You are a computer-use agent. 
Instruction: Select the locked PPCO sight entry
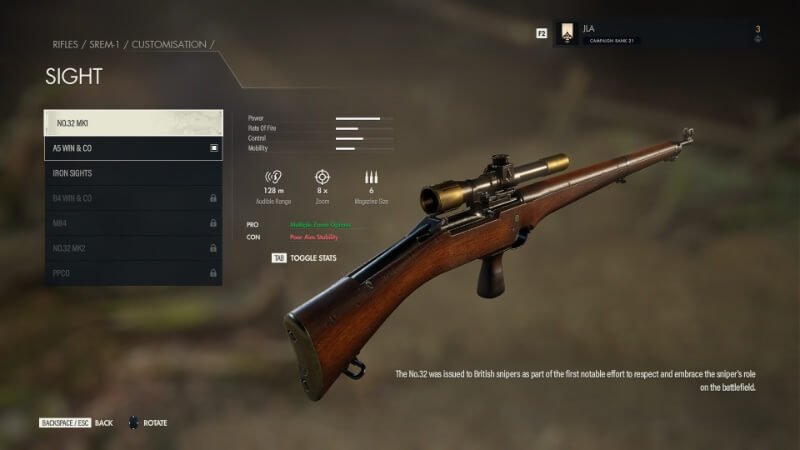click(133, 273)
